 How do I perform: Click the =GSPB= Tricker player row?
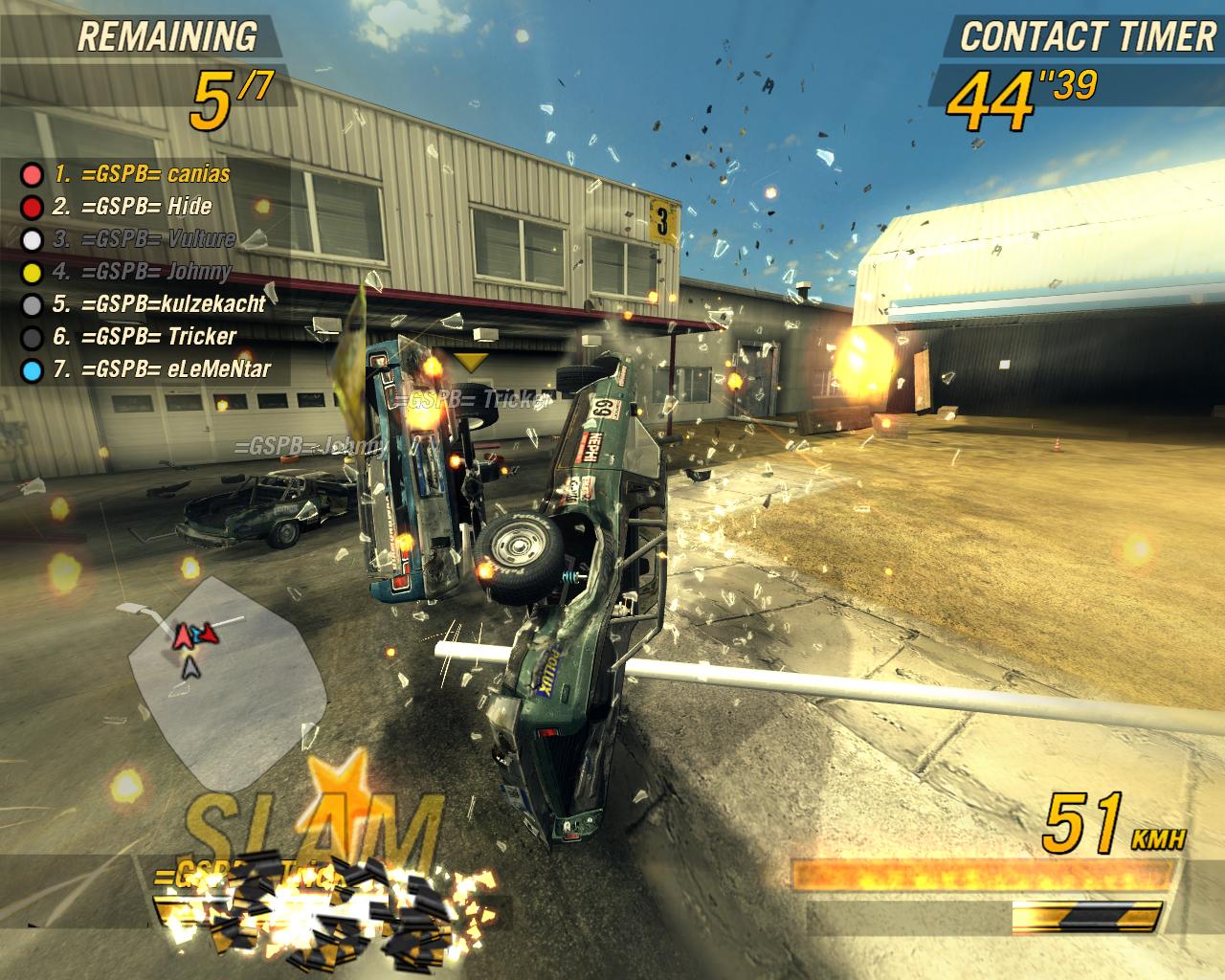145,337
